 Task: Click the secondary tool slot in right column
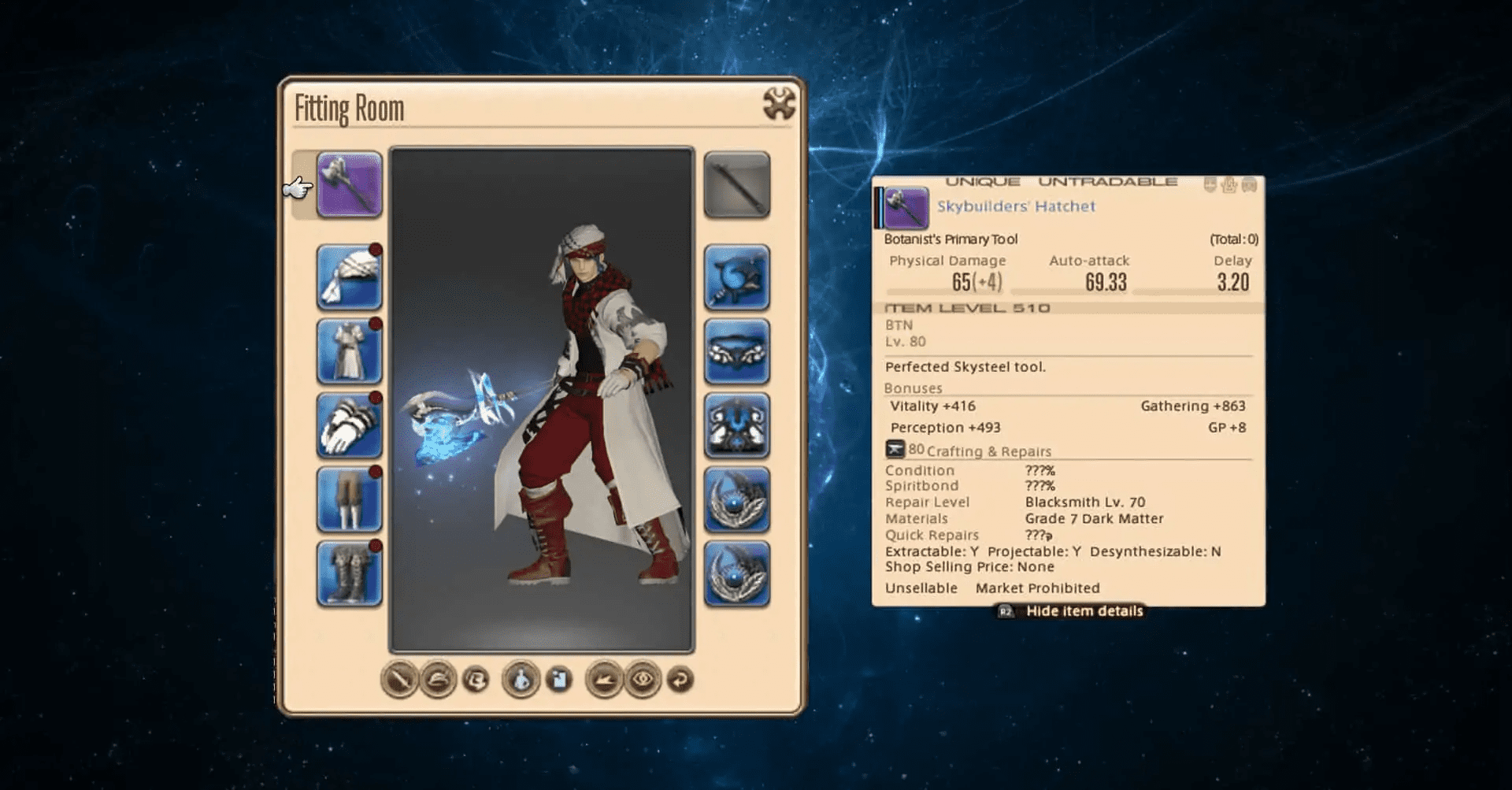tap(737, 185)
